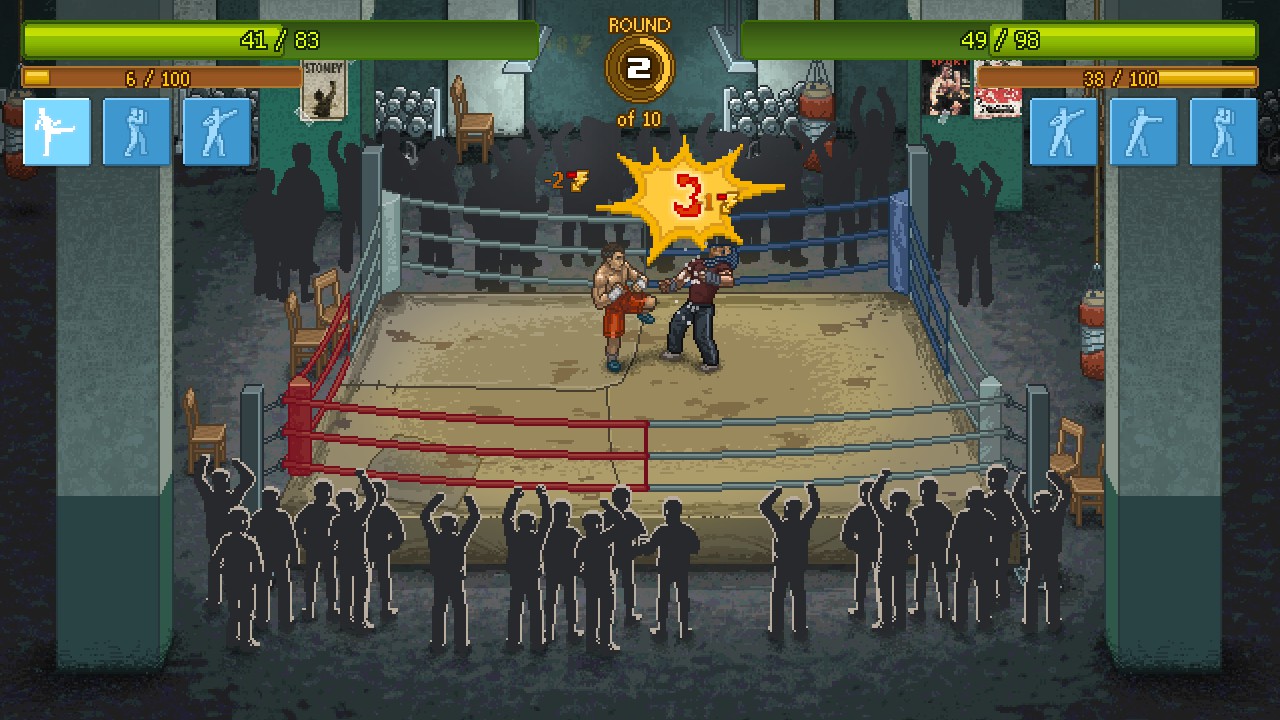Activate the player's uppercut punch skill

(x=217, y=131)
